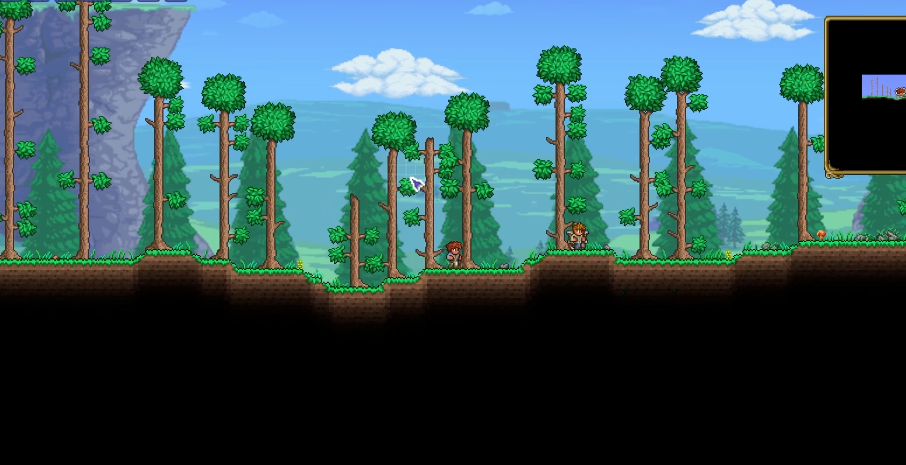Select the player head marker on the minimap

click(x=900, y=92)
